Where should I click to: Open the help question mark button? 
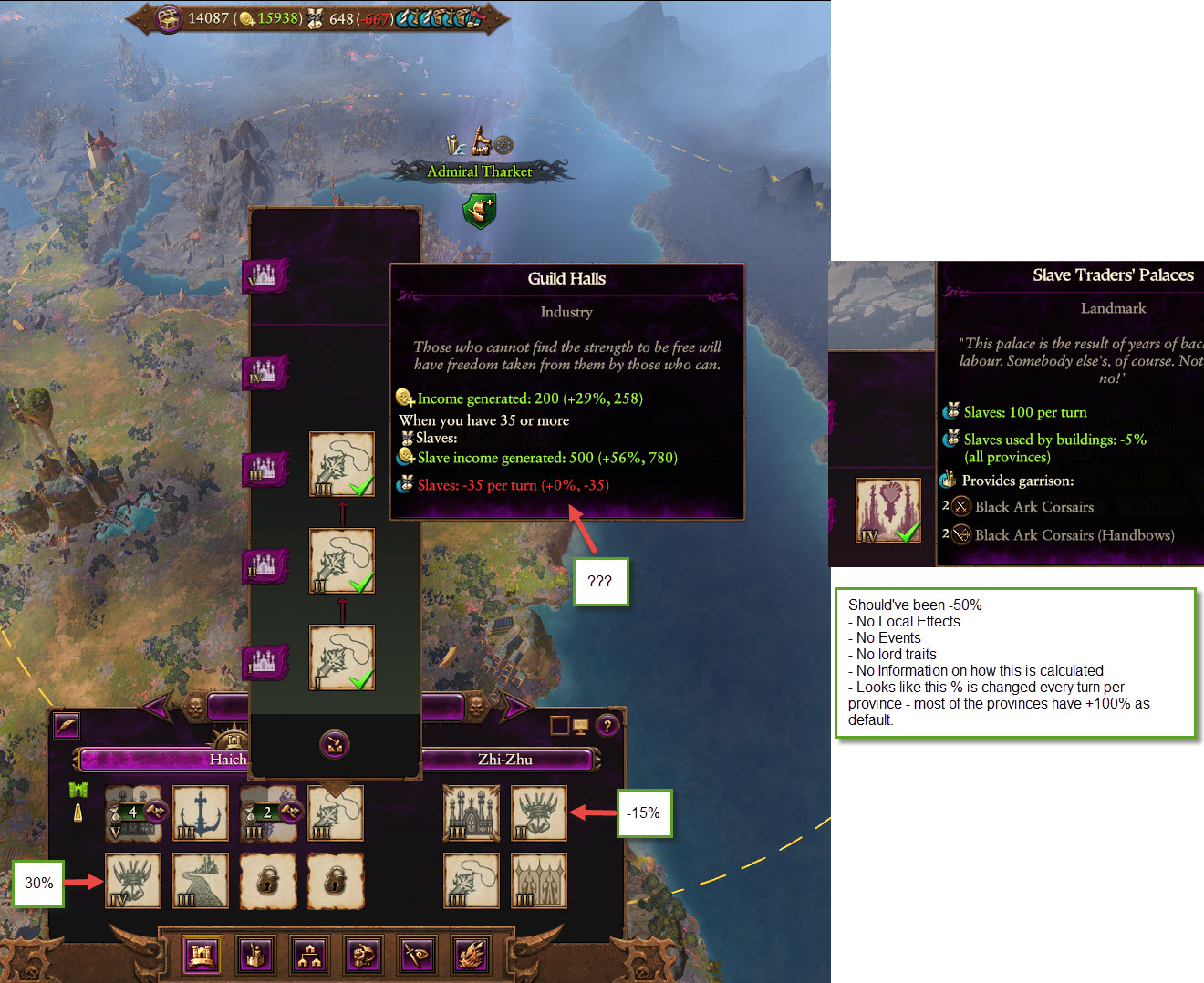pos(607,725)
